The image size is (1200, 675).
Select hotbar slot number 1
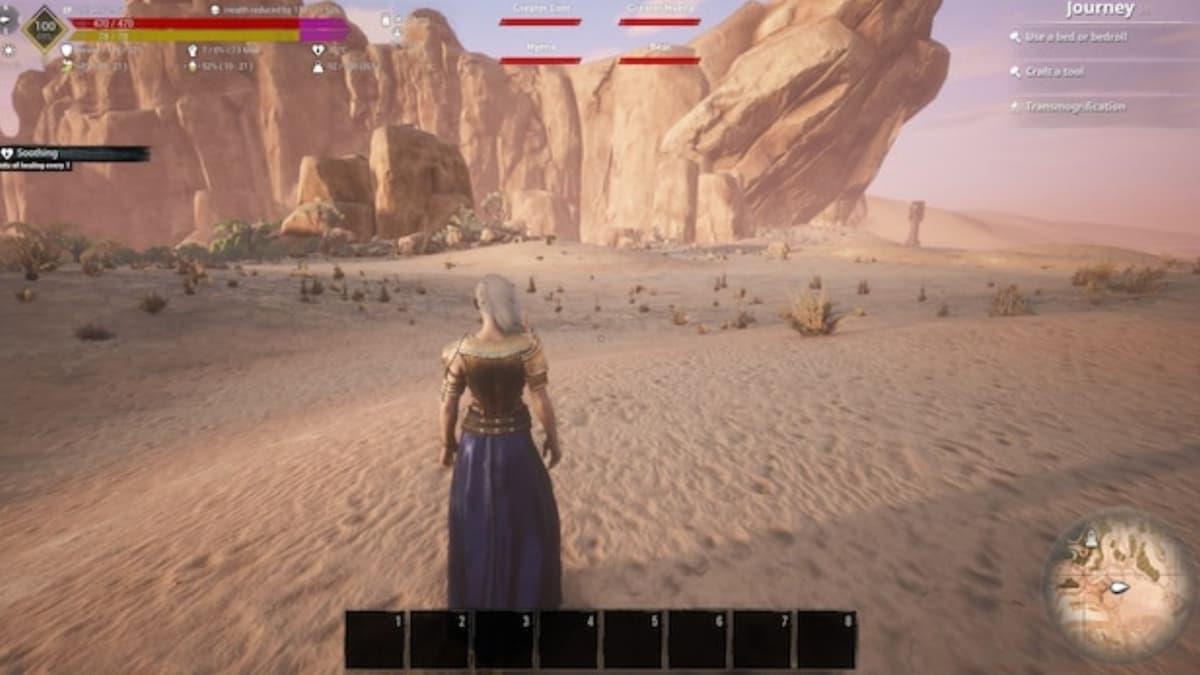[x=375, y=639]
